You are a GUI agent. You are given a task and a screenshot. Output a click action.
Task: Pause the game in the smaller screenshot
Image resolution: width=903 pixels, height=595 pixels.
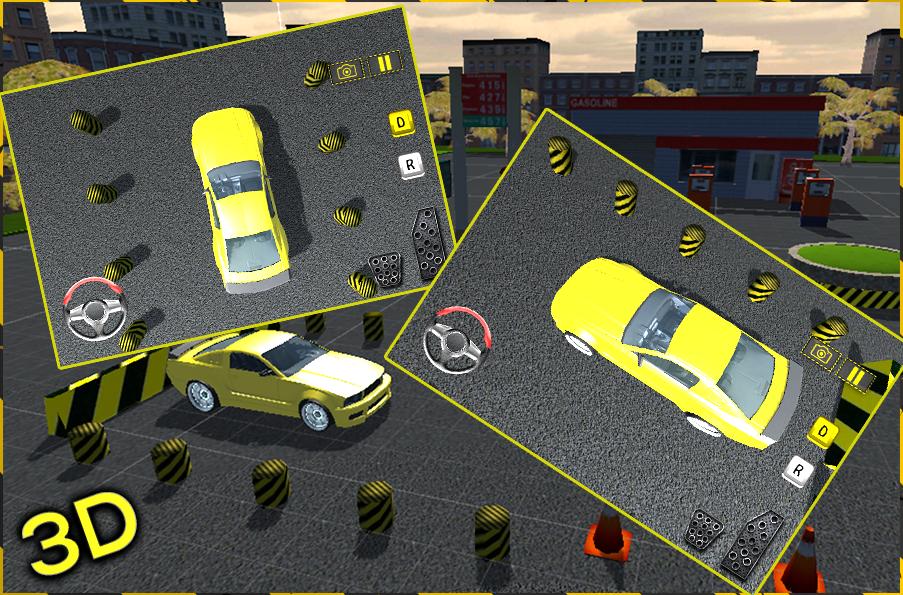tap(385, 65)
